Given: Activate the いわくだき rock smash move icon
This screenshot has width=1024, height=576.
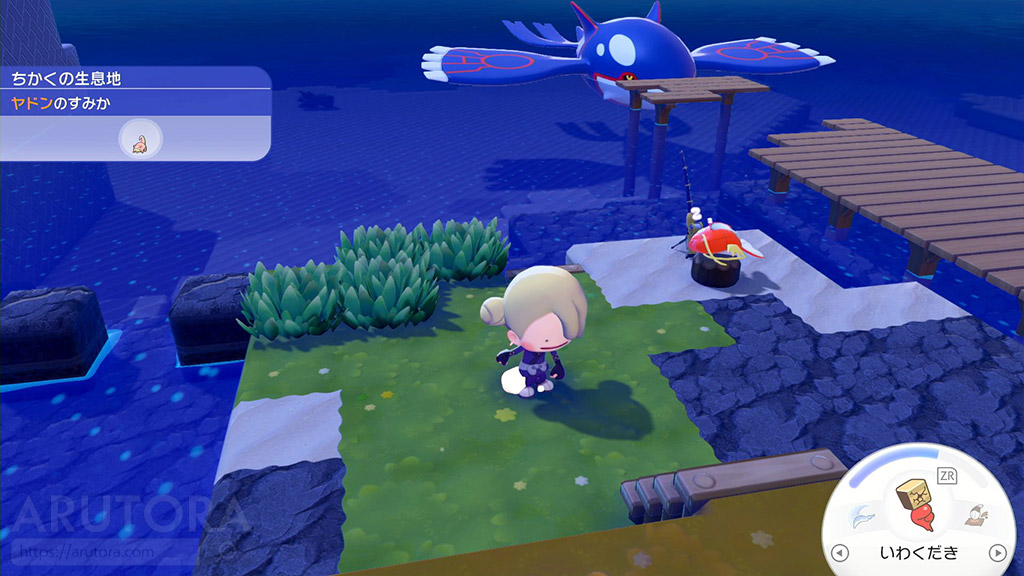Looking at the screenshot, I should tap(916, 507).
